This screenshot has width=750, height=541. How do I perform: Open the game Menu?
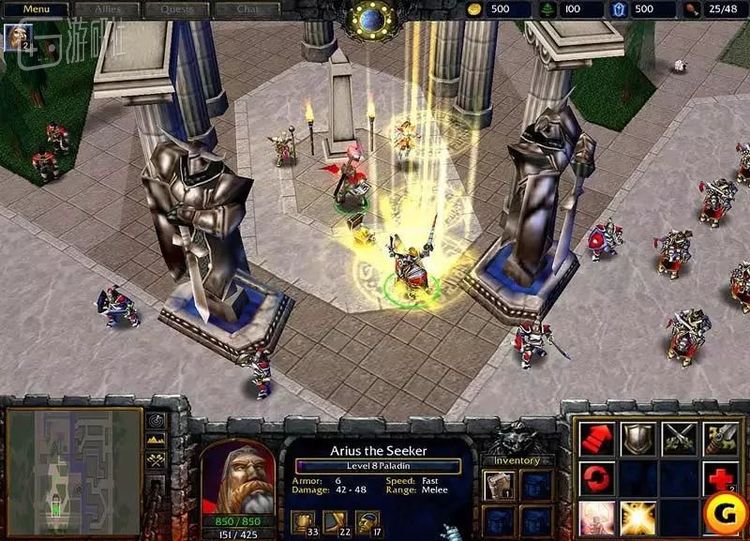36,9
